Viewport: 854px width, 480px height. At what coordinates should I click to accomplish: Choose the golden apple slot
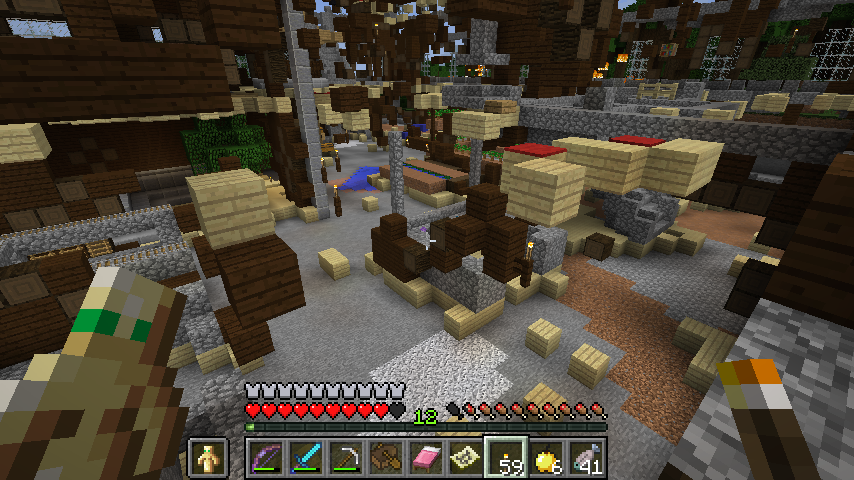[546, 459]
